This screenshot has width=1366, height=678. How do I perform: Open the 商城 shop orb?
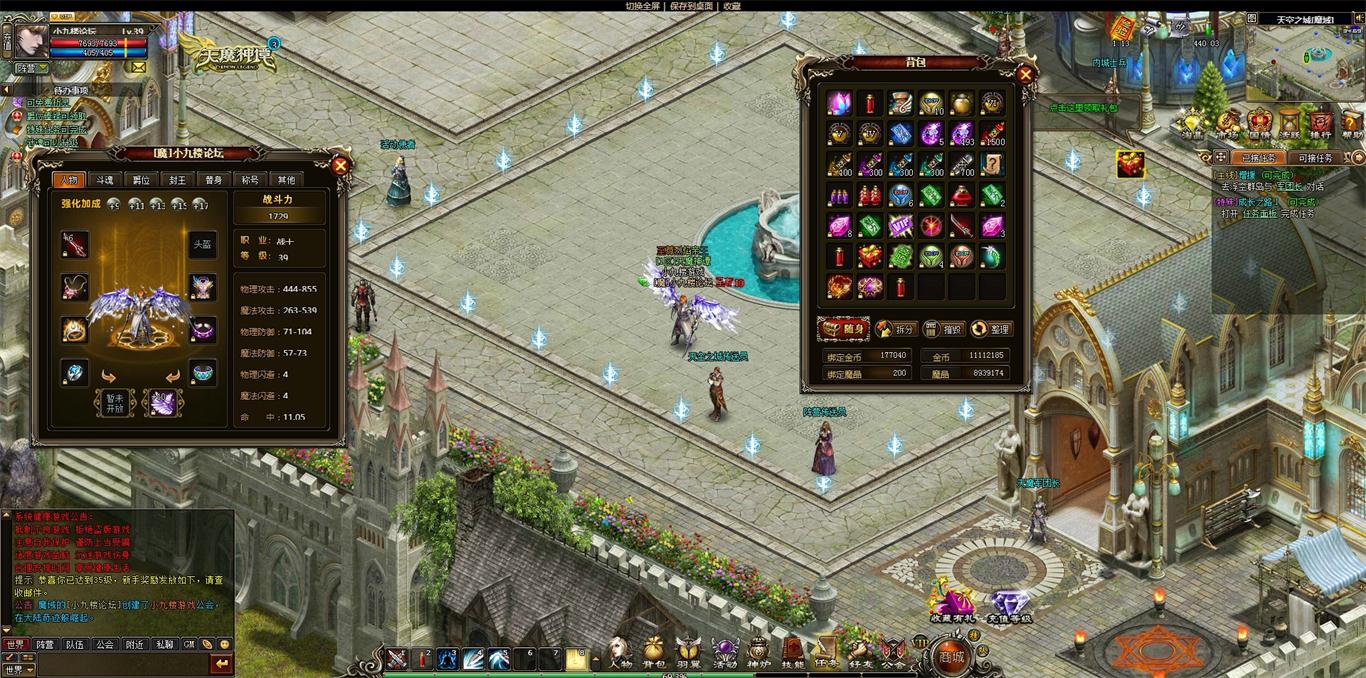pyautogui.click(x=950, y=657)
